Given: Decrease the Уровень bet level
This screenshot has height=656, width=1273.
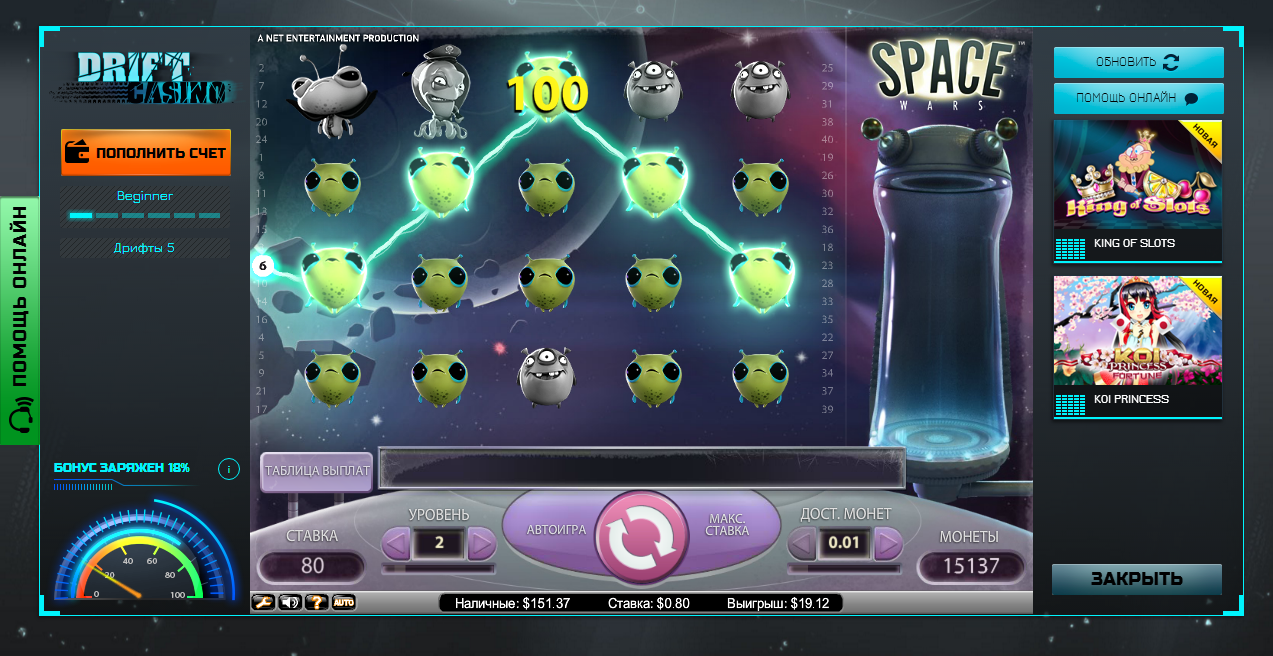Looking at the screenshot, I should 396,544.
